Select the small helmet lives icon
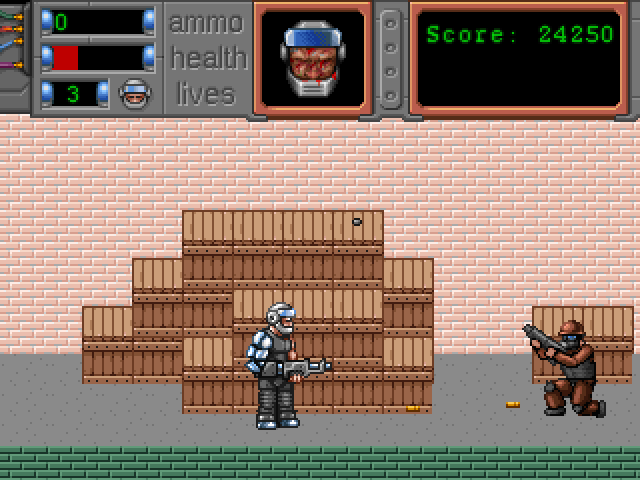This screenshot has width=640, height=480. 134,94
